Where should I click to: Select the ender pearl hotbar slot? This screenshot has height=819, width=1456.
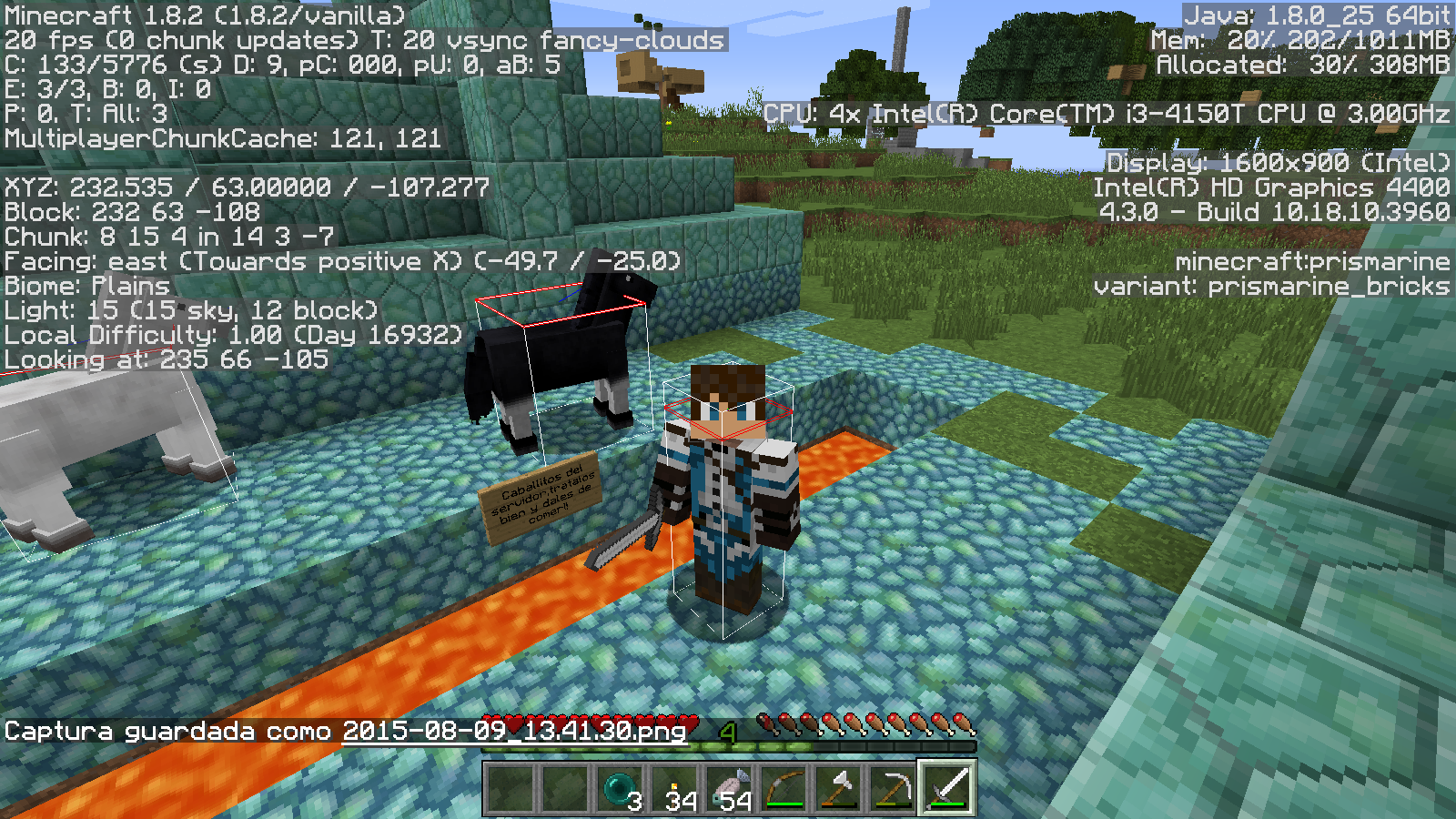tap(620, 788)
